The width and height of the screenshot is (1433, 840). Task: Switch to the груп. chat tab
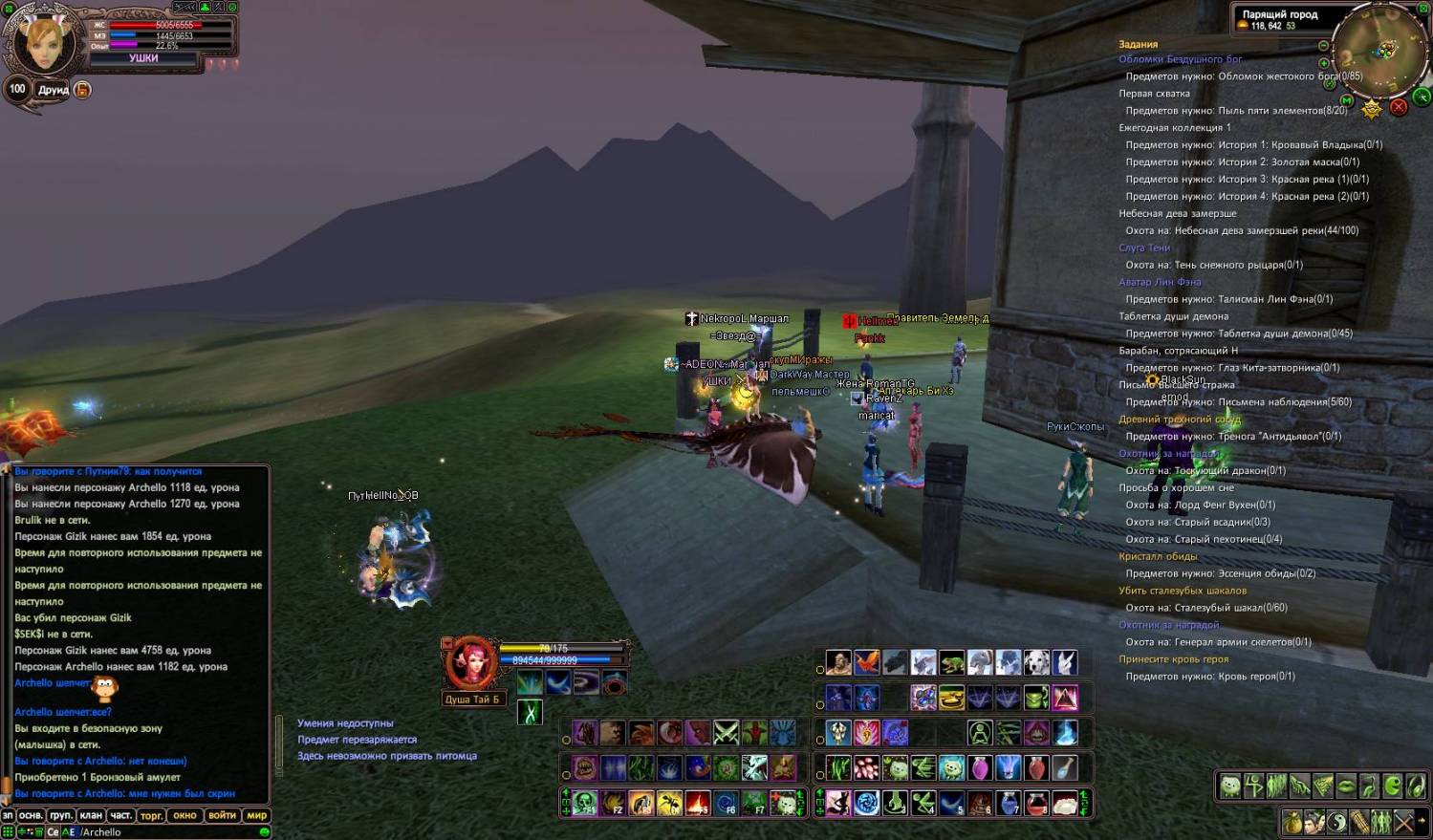tap(61, 815)
